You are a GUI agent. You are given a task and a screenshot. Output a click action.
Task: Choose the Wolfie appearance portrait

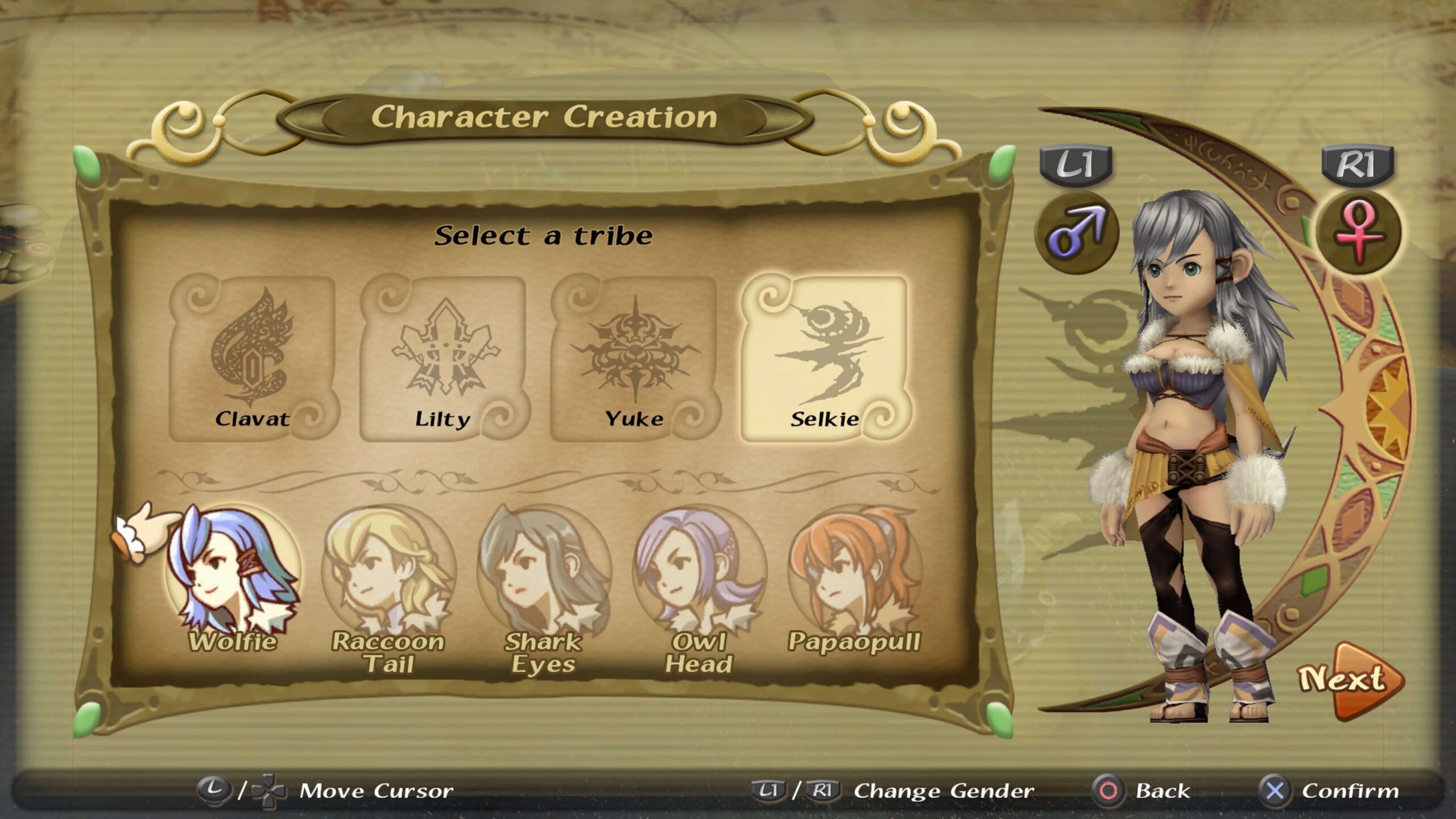tap(233, 574)
